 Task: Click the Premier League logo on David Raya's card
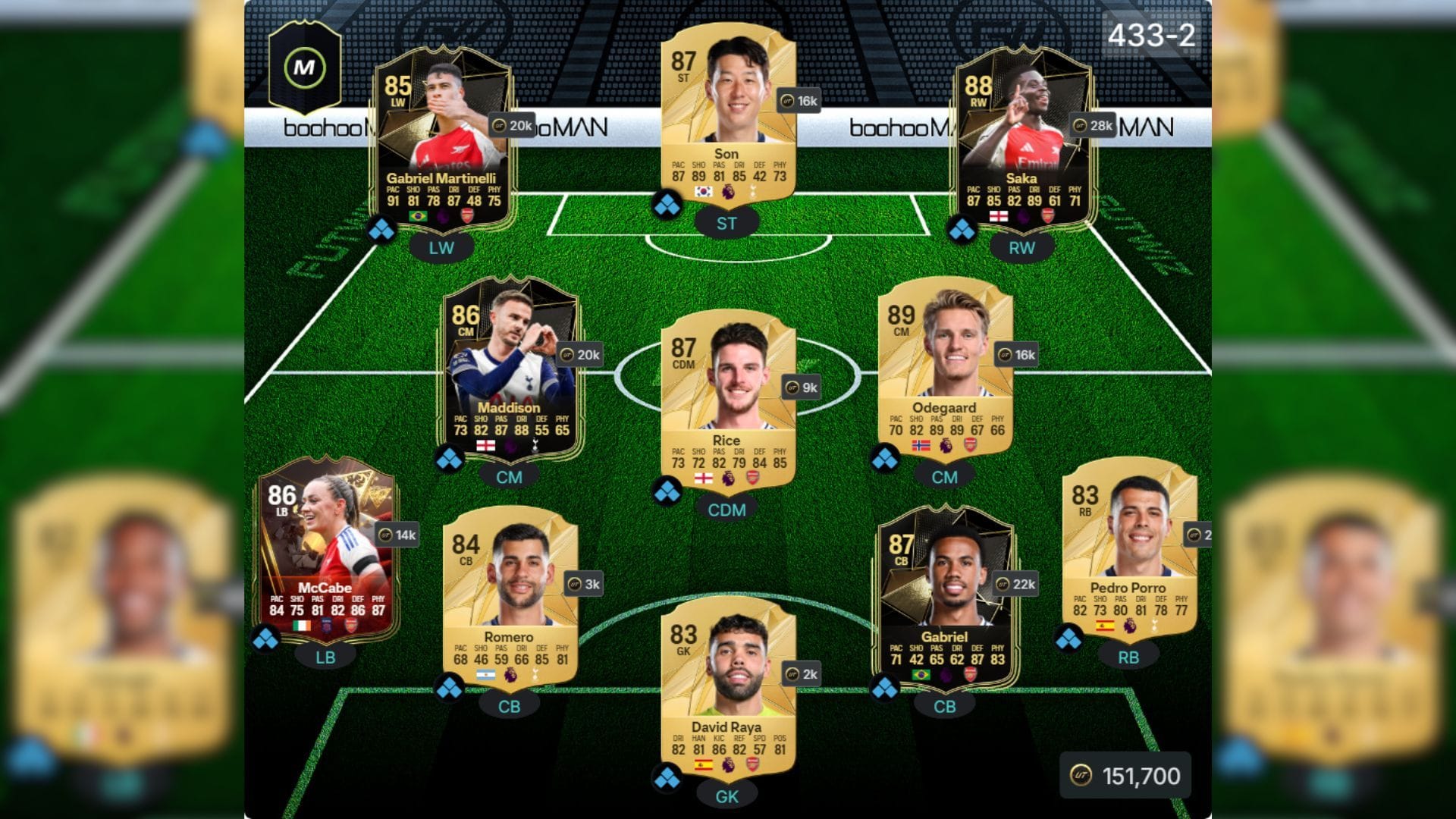click(x=728, y=766)
